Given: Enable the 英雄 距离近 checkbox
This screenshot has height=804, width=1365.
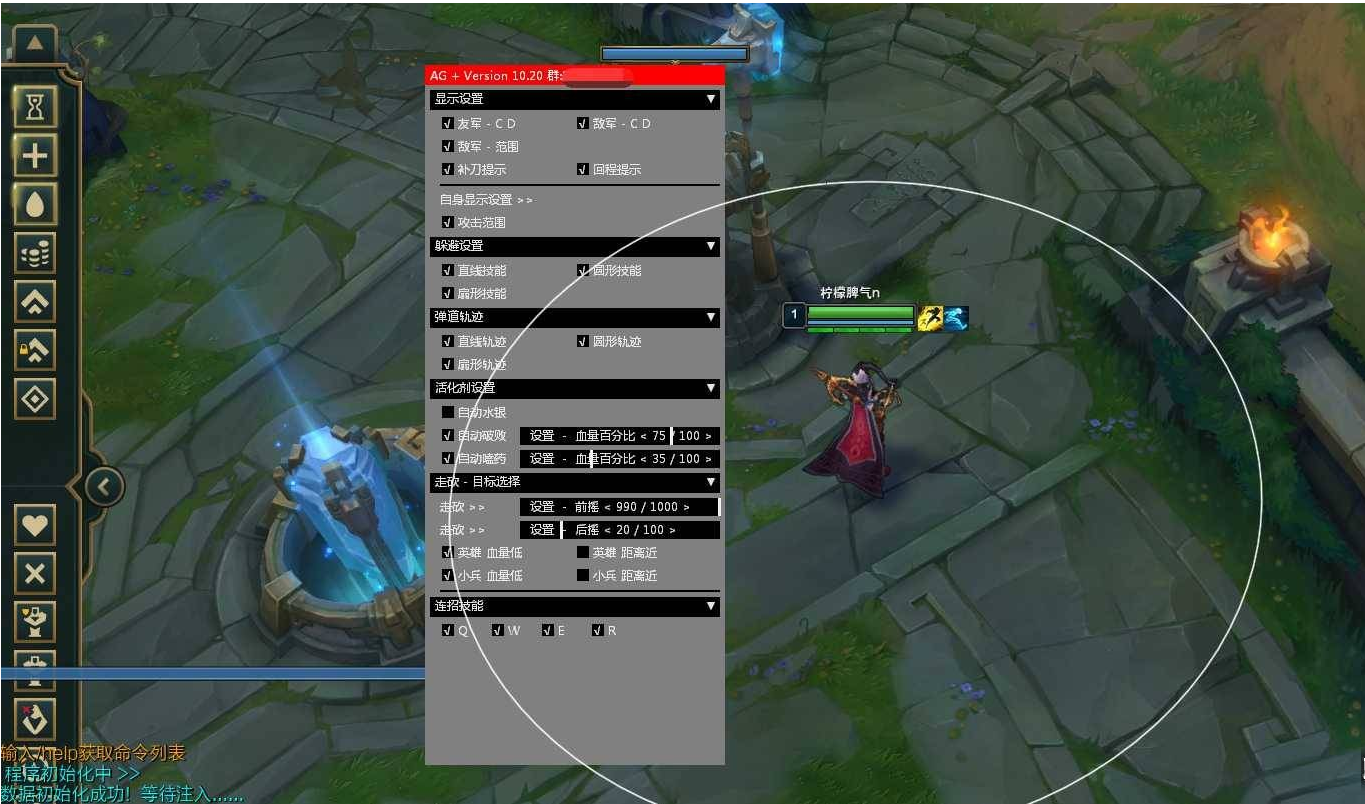Looking at the screenshot, I should [584, 552].
